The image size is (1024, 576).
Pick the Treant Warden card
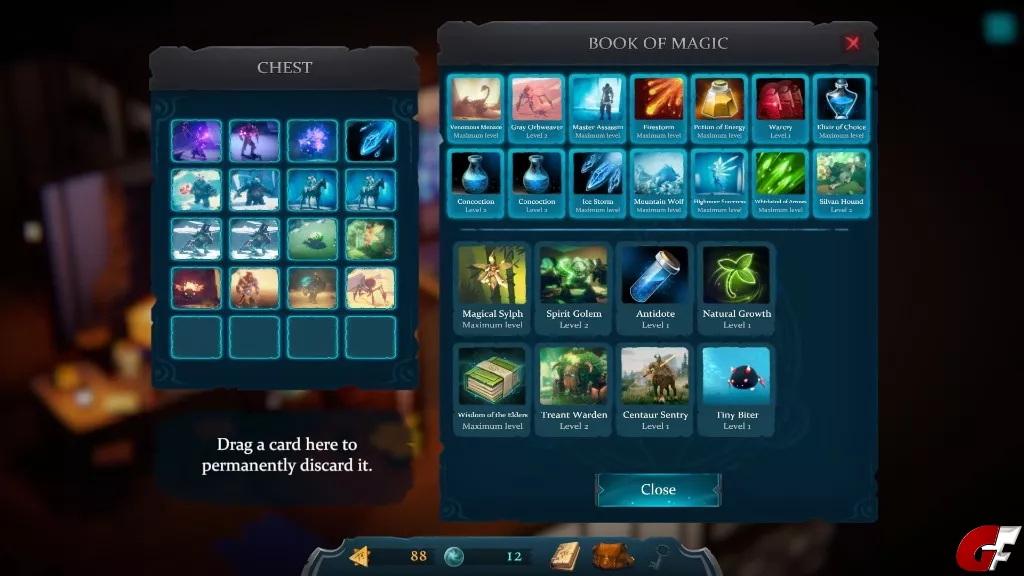[x=574, y=388]
